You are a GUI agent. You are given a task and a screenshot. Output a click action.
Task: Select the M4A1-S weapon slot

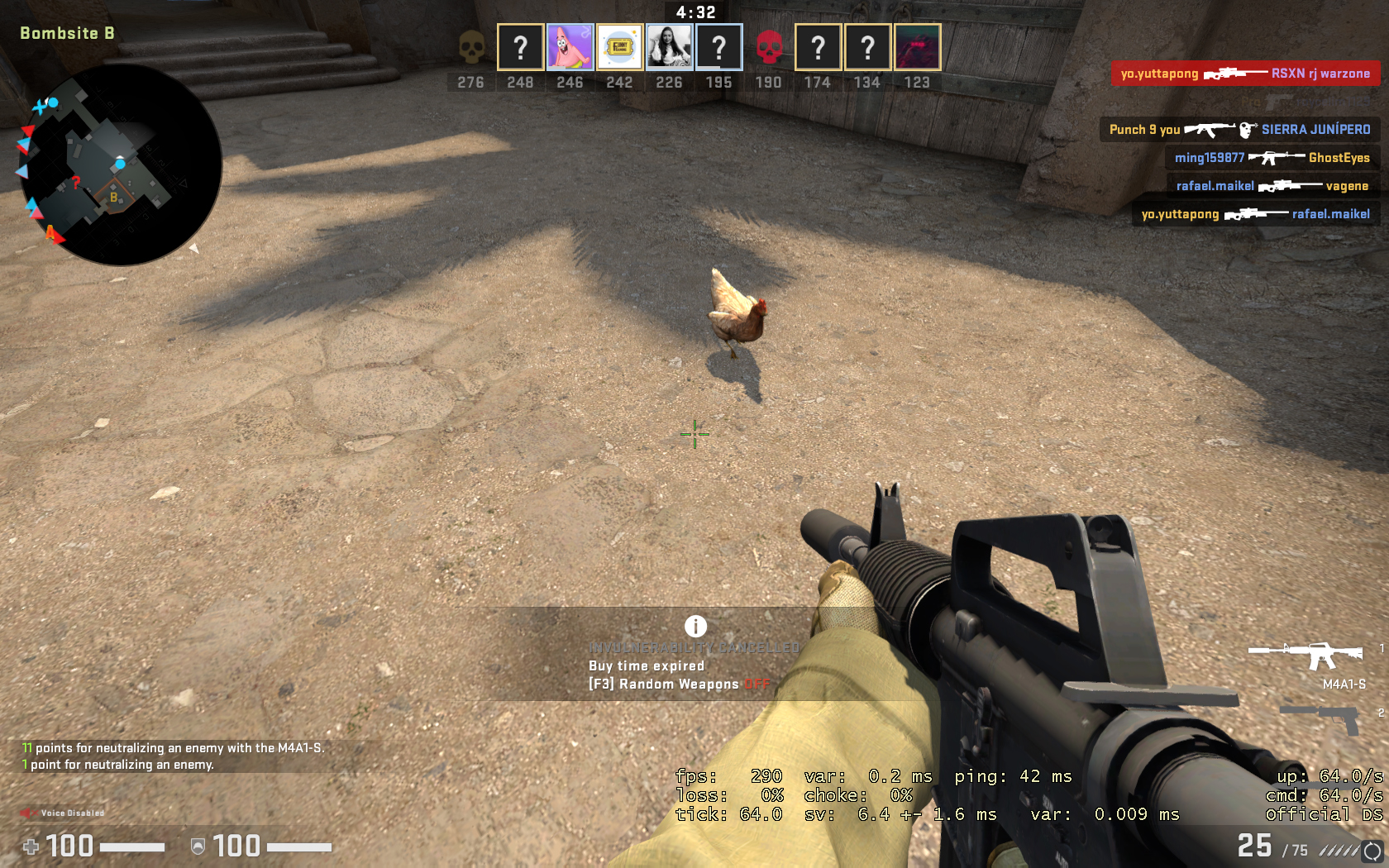coord(1306,656)
